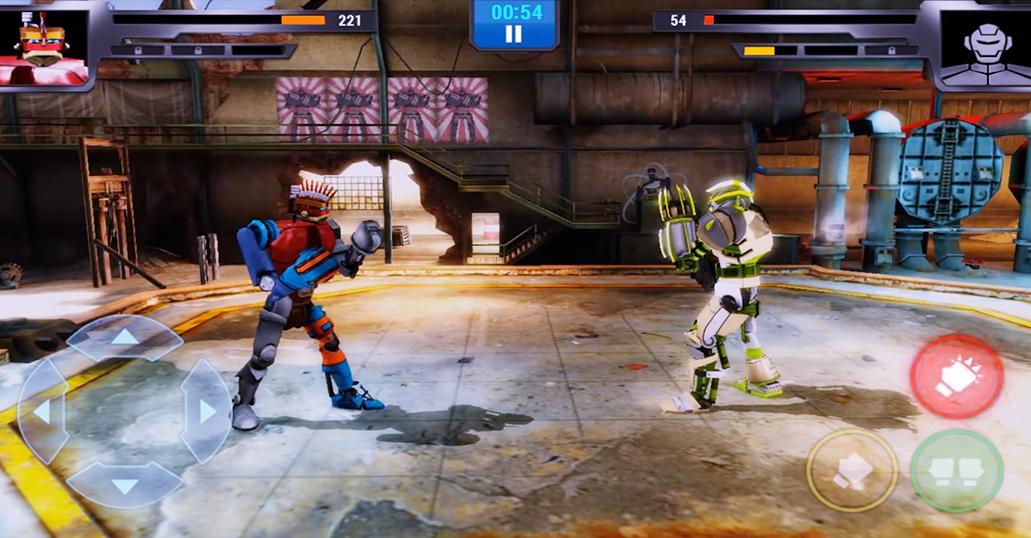Hit the red heavy punch button
The image size is (1031, 538).
pyautogui.click(x=957, y=376)
